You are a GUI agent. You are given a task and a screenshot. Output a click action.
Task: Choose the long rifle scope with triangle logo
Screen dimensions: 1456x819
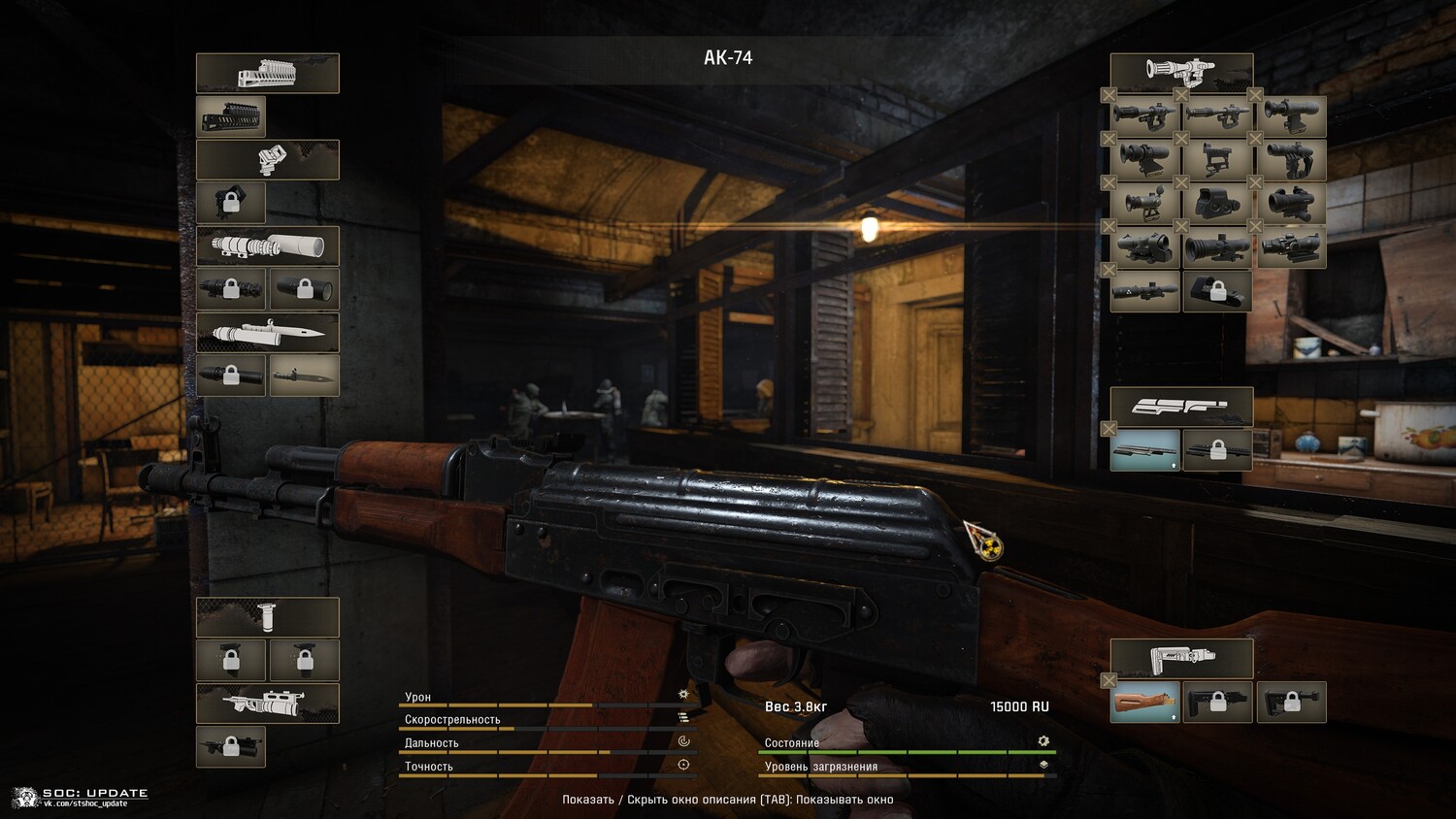(1145, 290)
